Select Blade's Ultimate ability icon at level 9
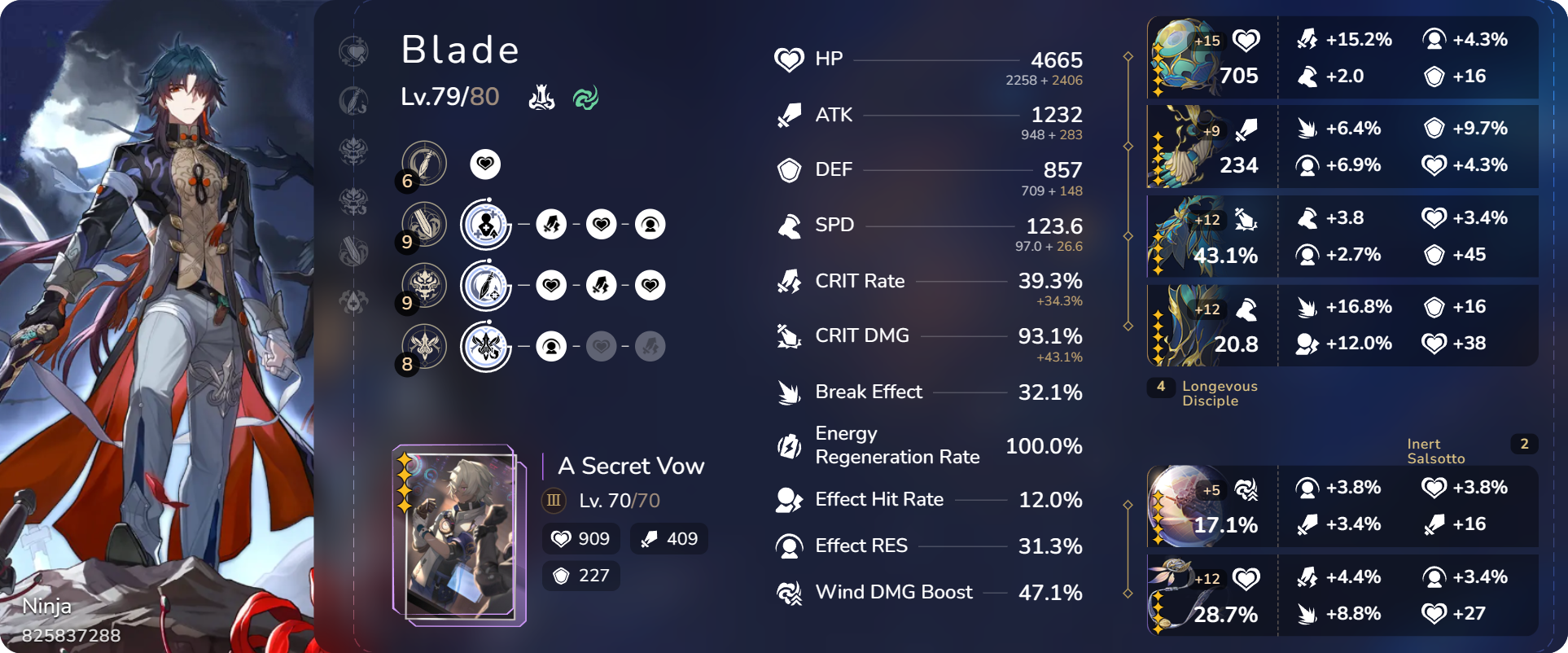The height and width of the screenshot is (653, 1568). pos(423,286)
